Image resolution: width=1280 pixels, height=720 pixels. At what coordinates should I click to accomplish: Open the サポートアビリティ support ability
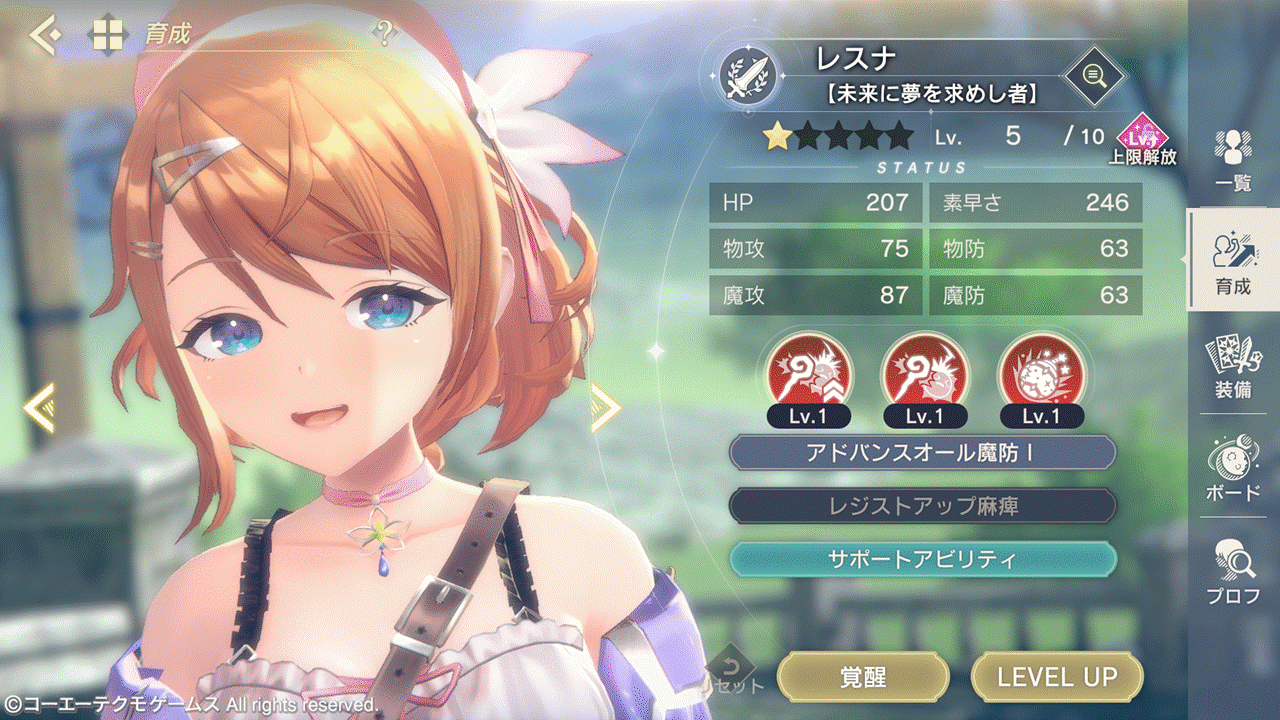point(922,559)
